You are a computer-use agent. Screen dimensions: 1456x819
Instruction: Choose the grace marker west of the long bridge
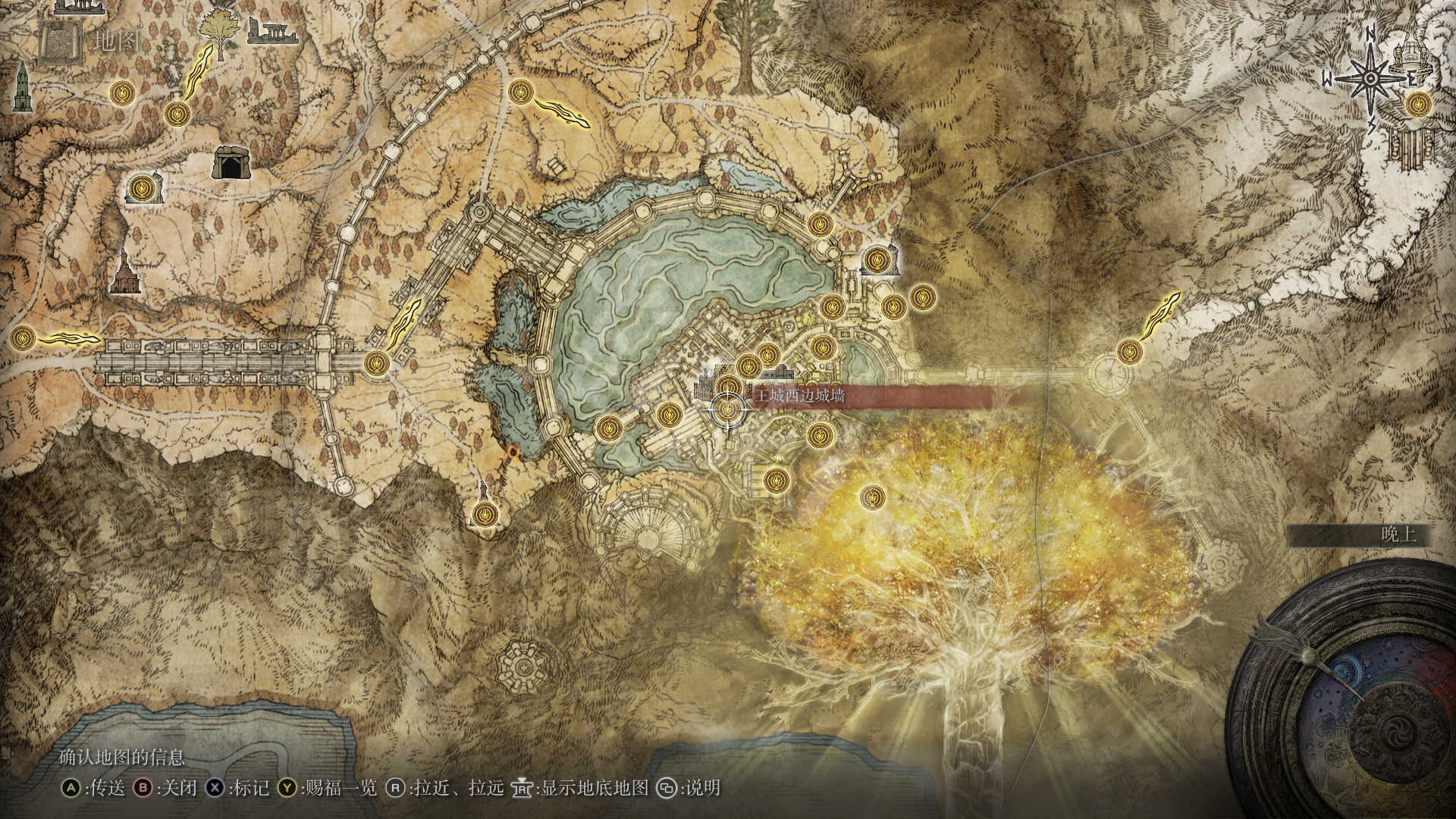(x=24, y=337)
